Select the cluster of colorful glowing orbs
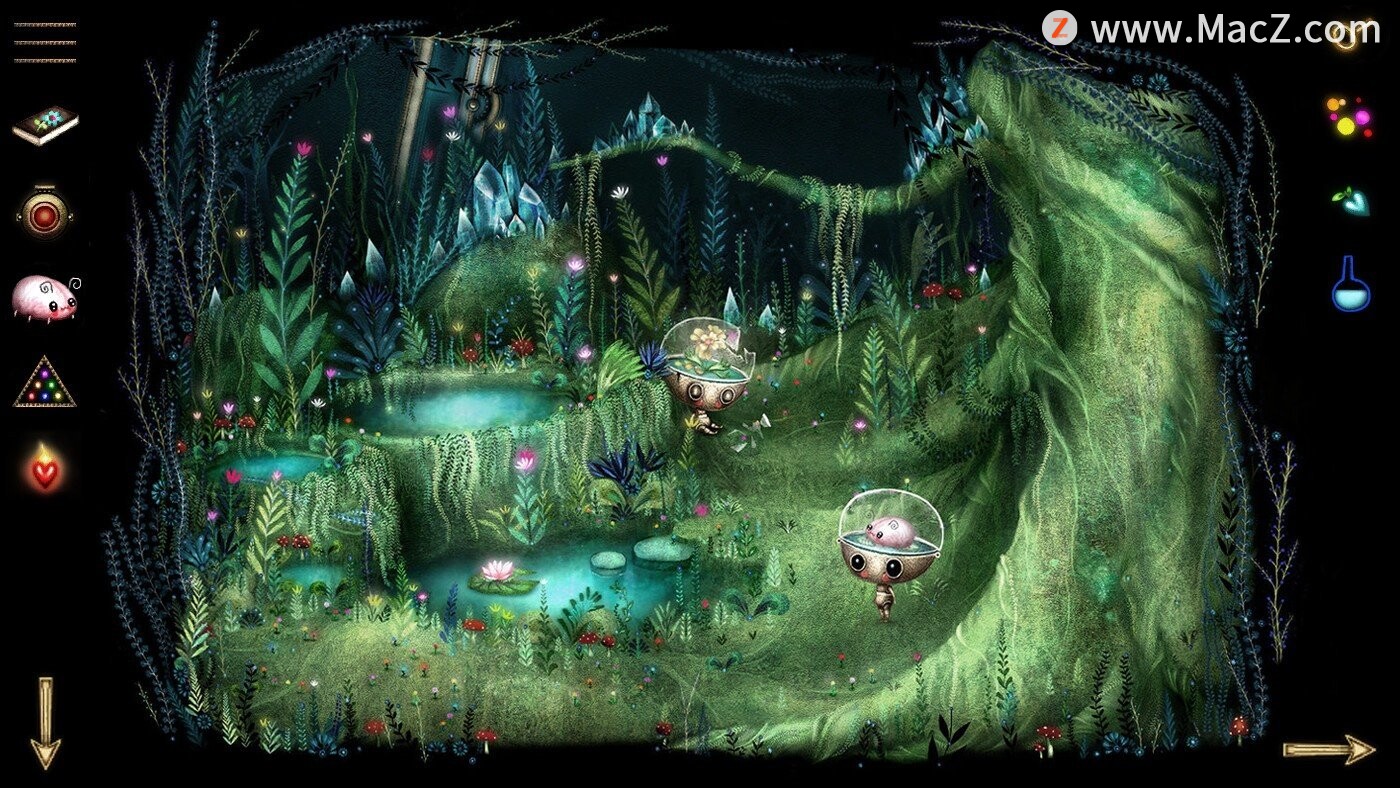The image size is (1400, 788). (1349, 116)
